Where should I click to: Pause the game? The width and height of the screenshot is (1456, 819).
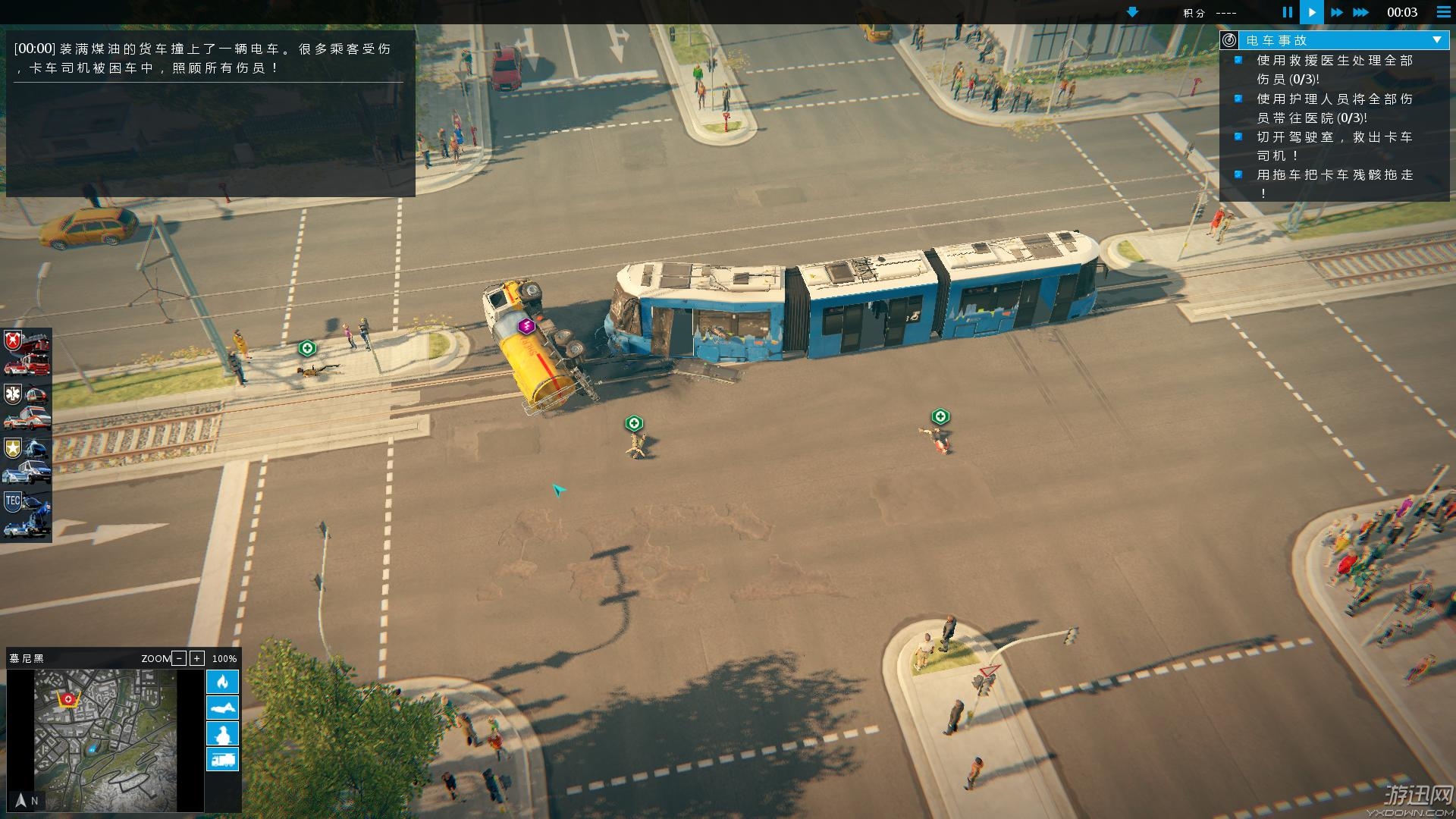(1287, 12)
